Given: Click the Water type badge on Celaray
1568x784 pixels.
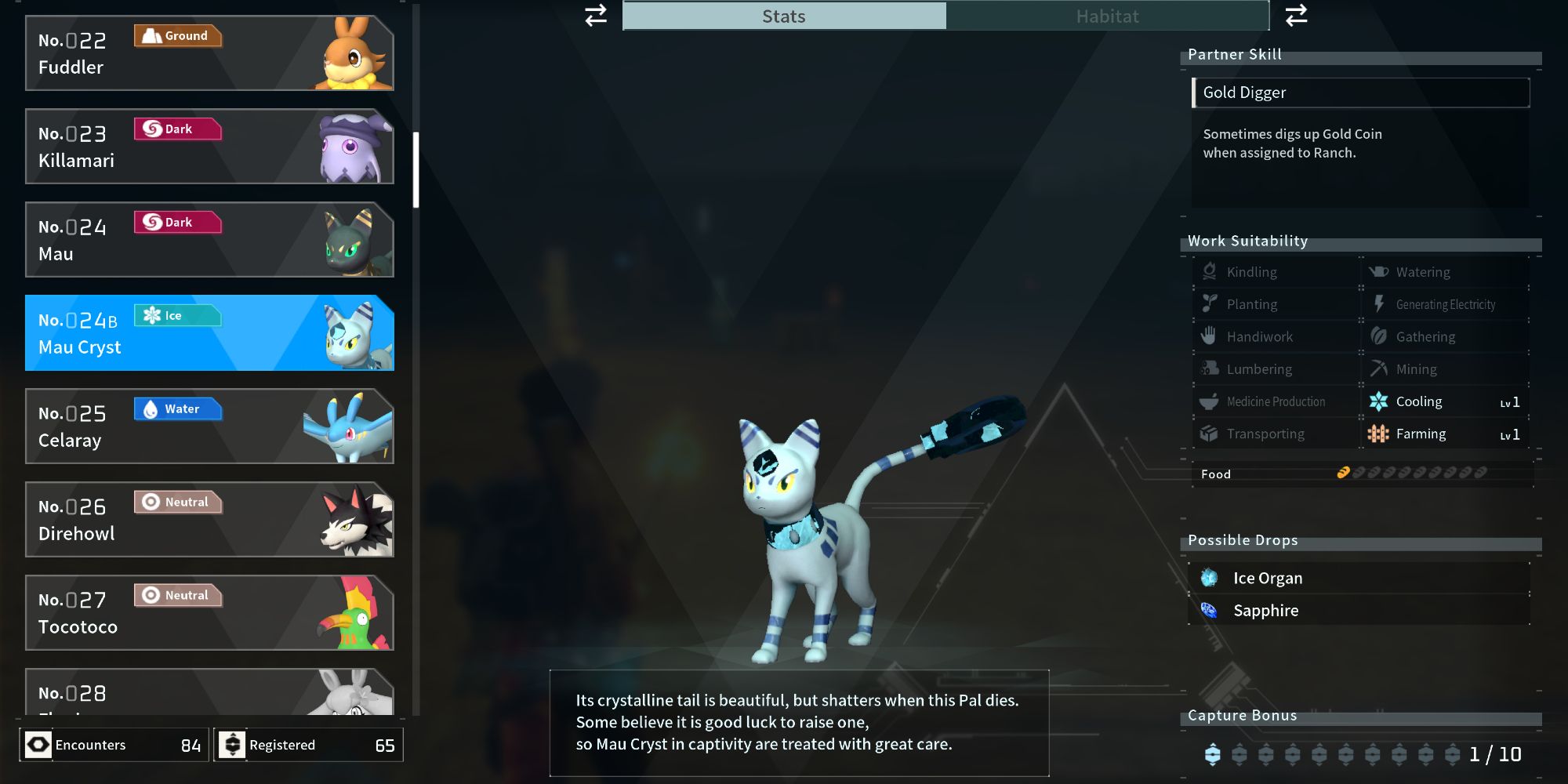Looking at the screenshot, I should click(177, 408).
